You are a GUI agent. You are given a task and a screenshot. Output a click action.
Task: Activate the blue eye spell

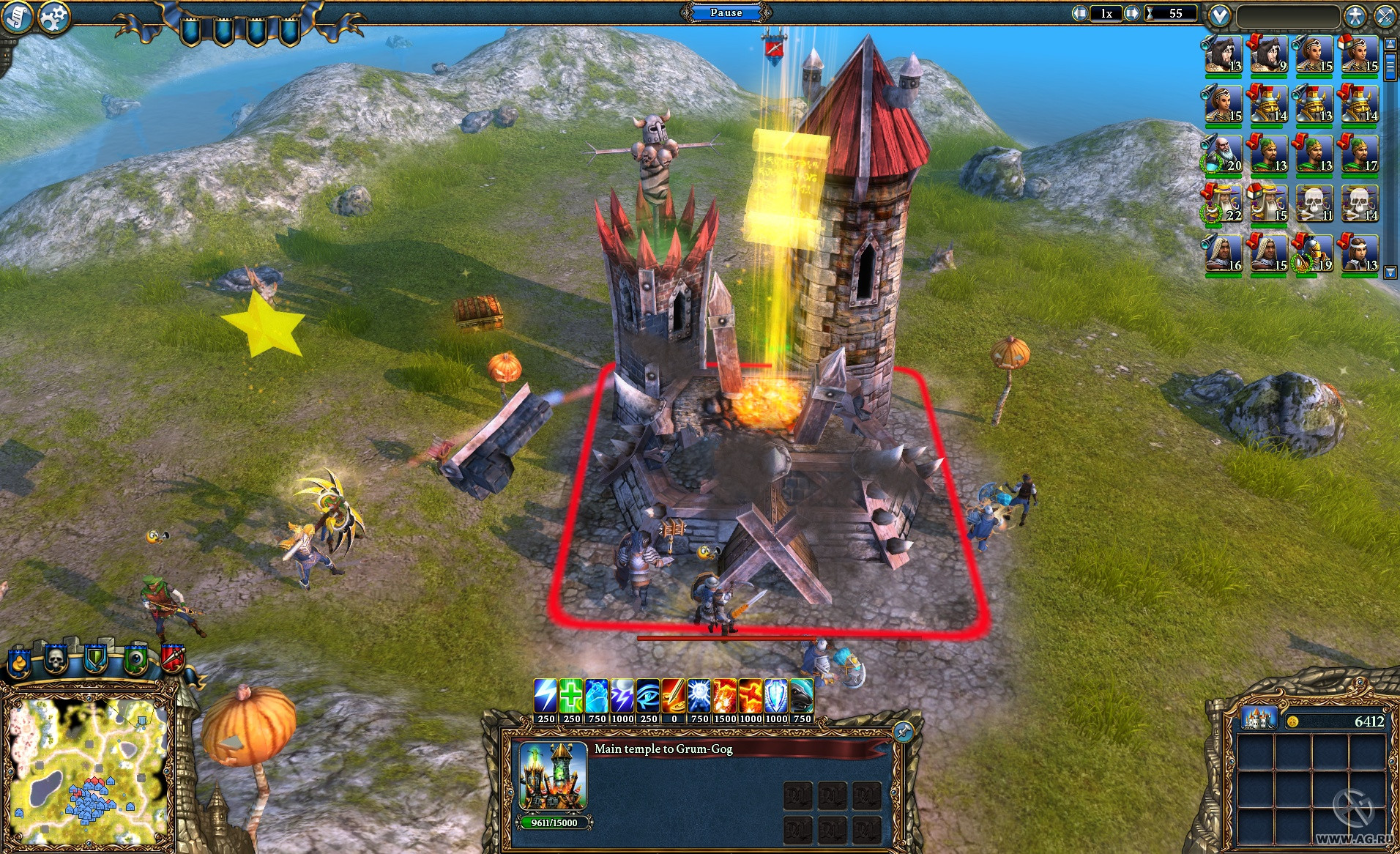coord(648,695)
